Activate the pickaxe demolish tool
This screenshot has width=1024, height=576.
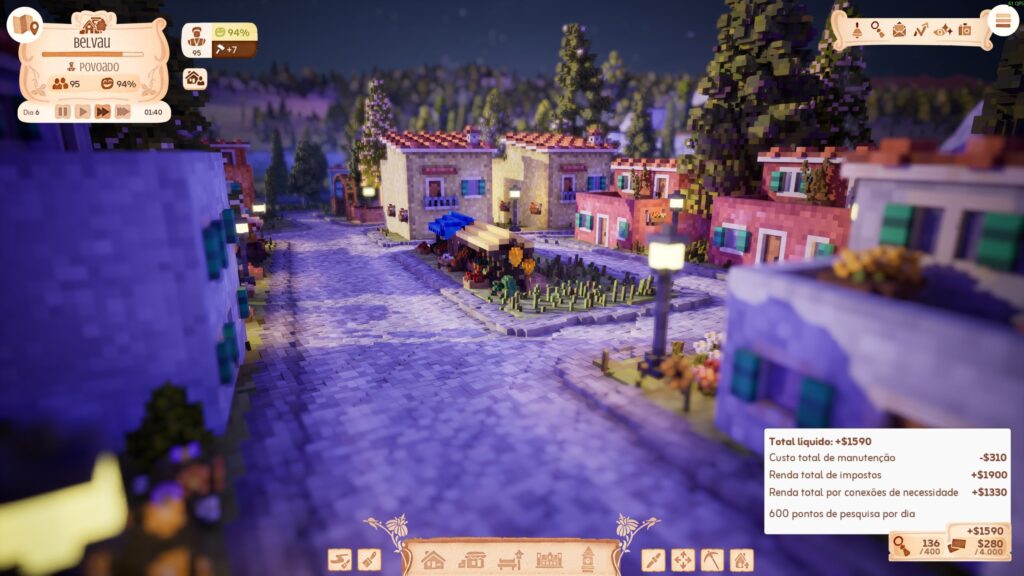pyautogui.click(x=712, y=560)
